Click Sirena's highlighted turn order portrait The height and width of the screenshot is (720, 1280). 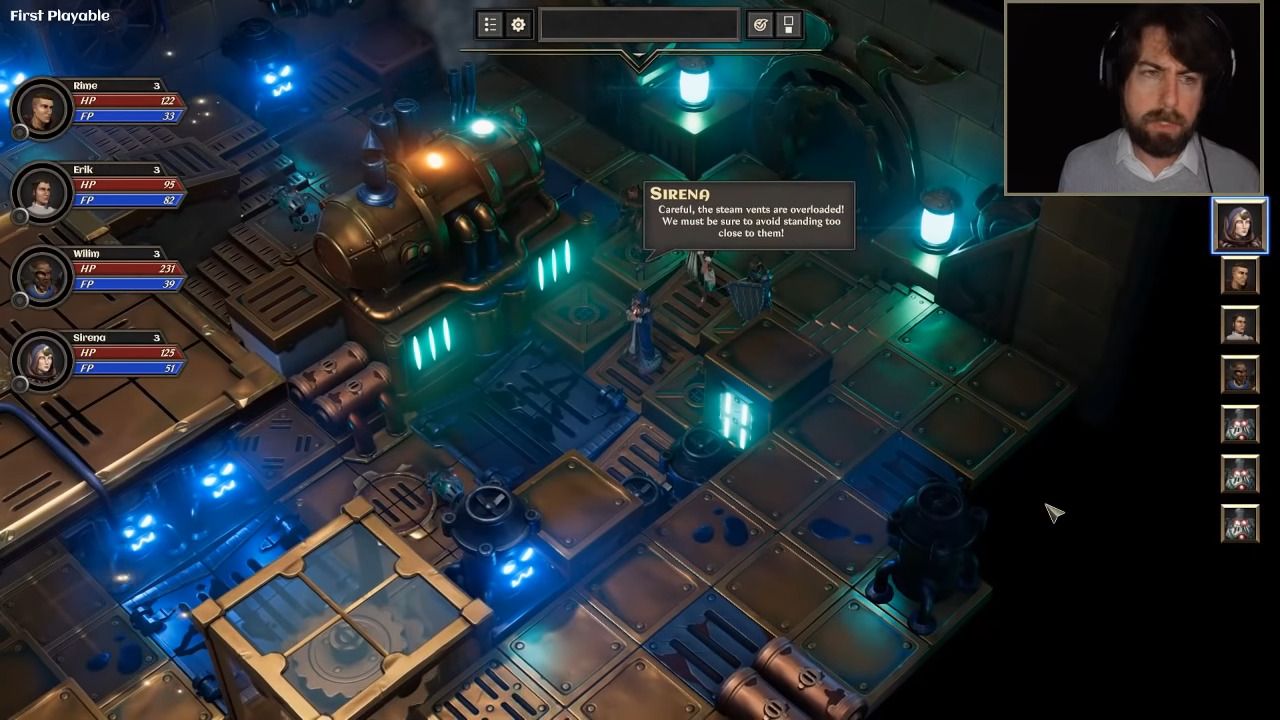1240,225
